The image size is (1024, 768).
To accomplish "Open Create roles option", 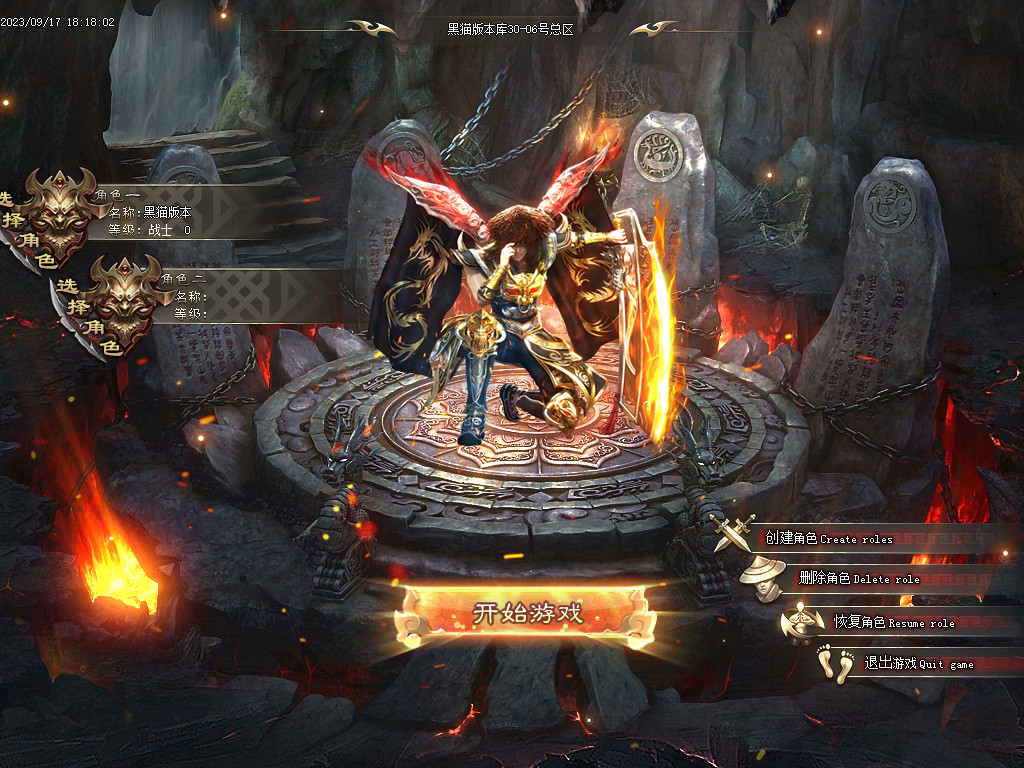I will pyautogui.click(x=828, y=538).
